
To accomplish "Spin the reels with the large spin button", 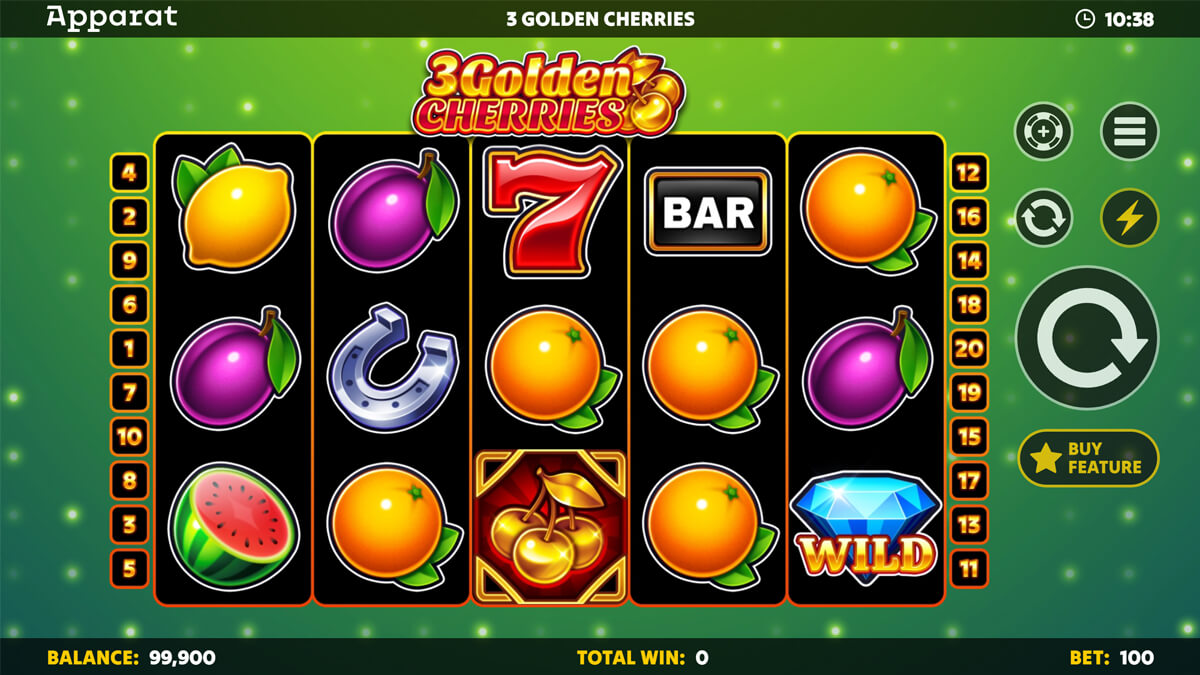I will click(x=1086, y=337).
